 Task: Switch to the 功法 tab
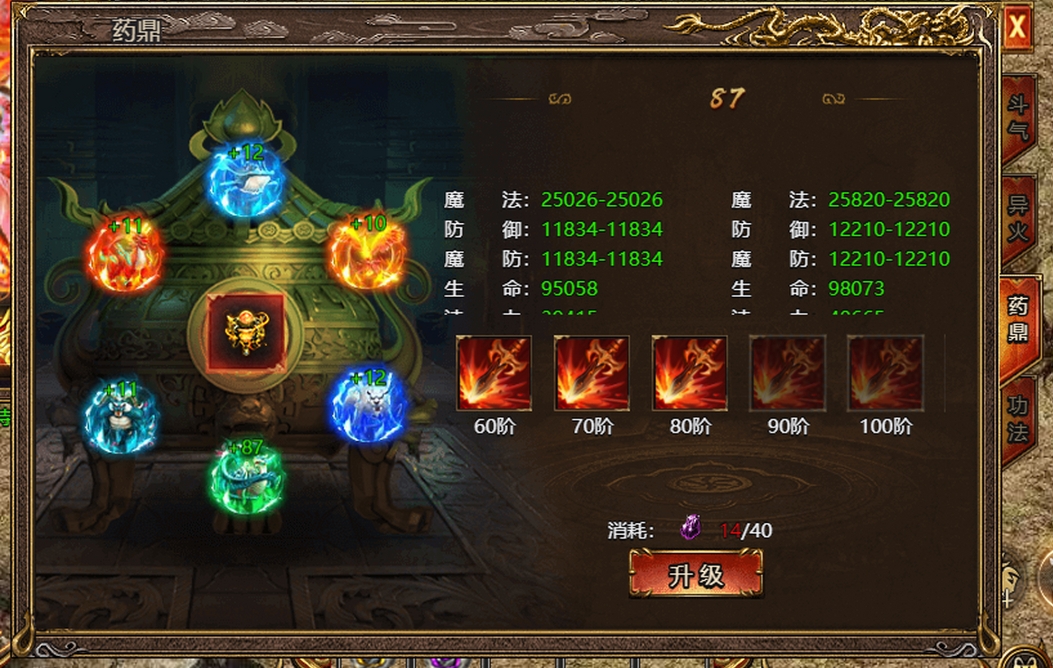1017,421
